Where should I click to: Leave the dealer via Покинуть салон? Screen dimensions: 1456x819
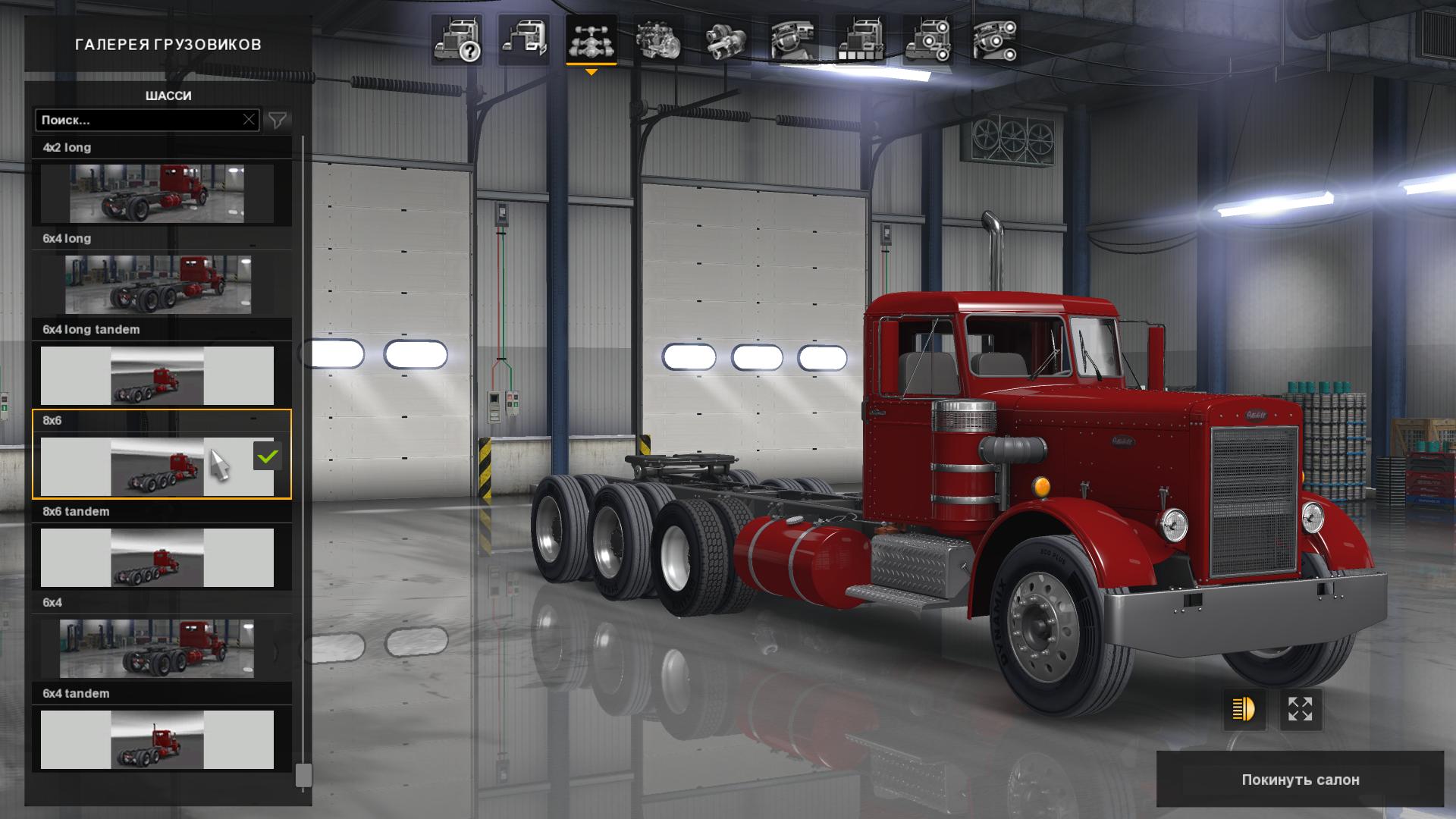1300,780
